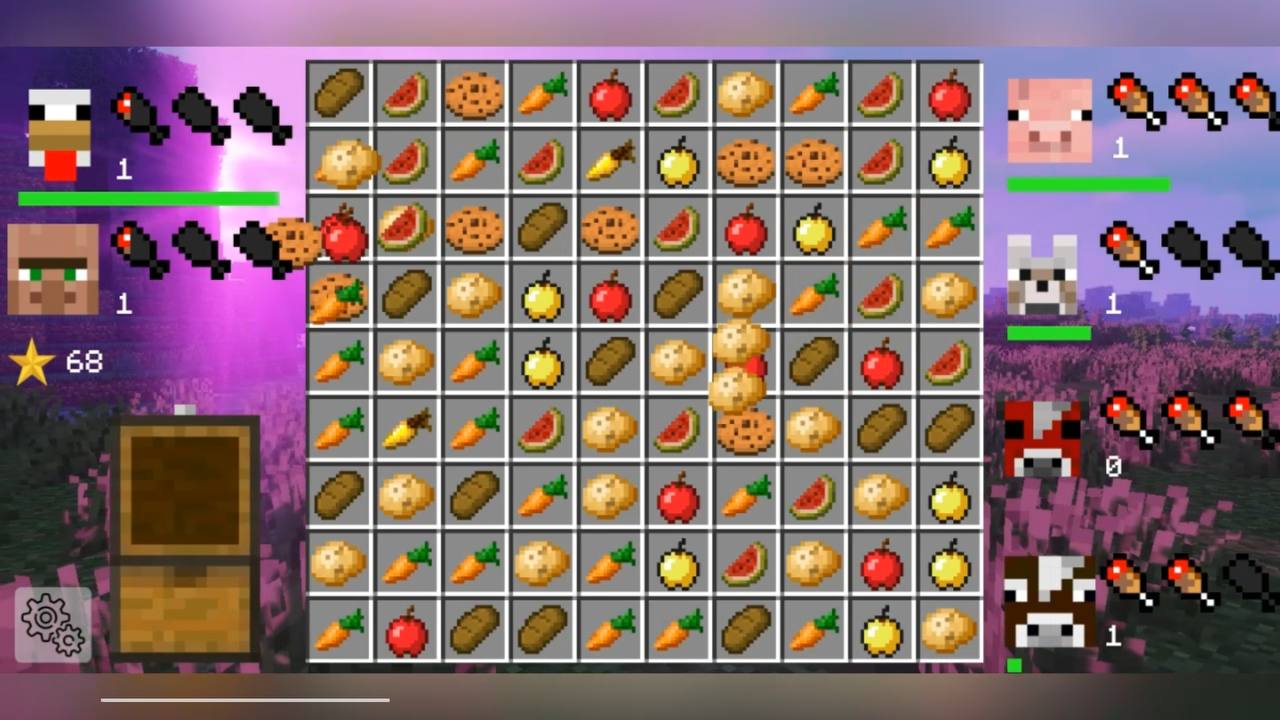
Task: Select the watermelon slice in the top-left grid row
Action: [x=406, y=93]
